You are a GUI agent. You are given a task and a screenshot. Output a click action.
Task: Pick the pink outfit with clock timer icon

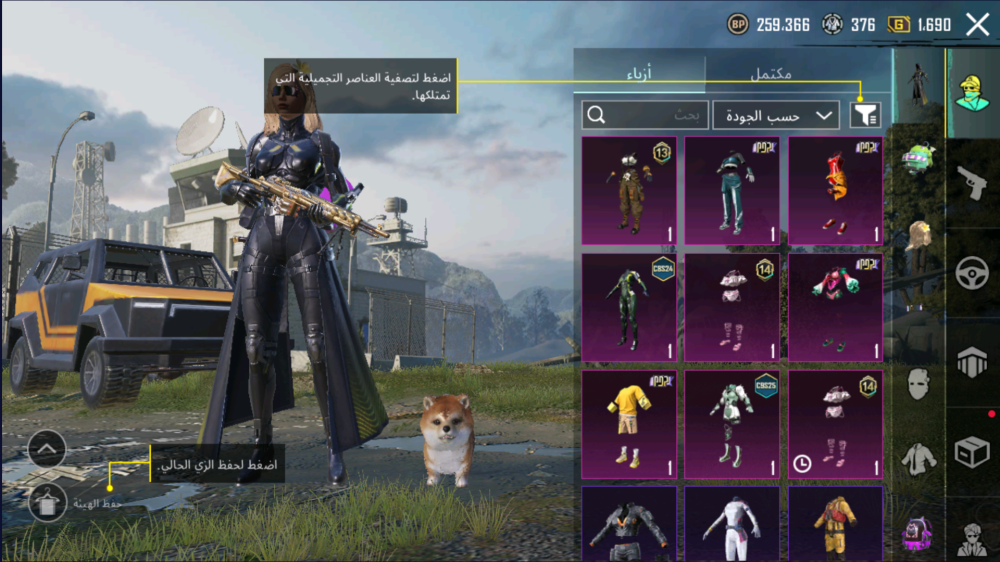click(x=836, y=424)
